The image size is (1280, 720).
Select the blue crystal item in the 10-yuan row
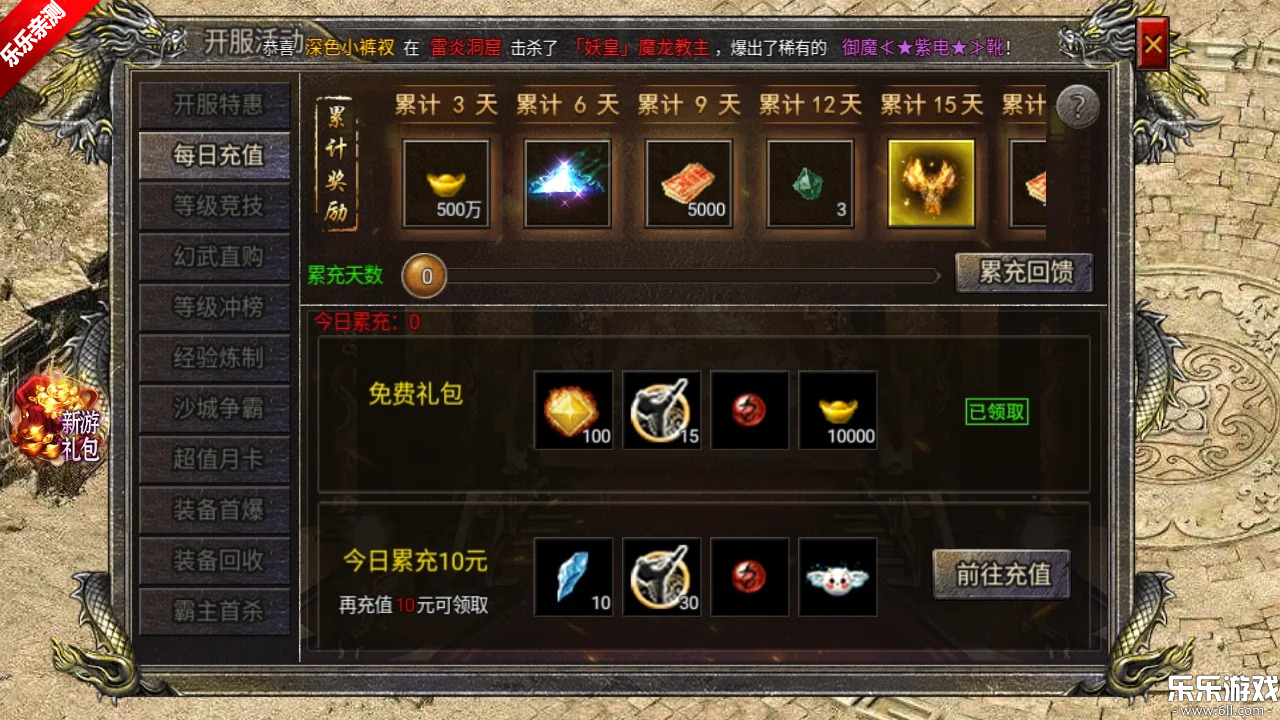[574, 576]
